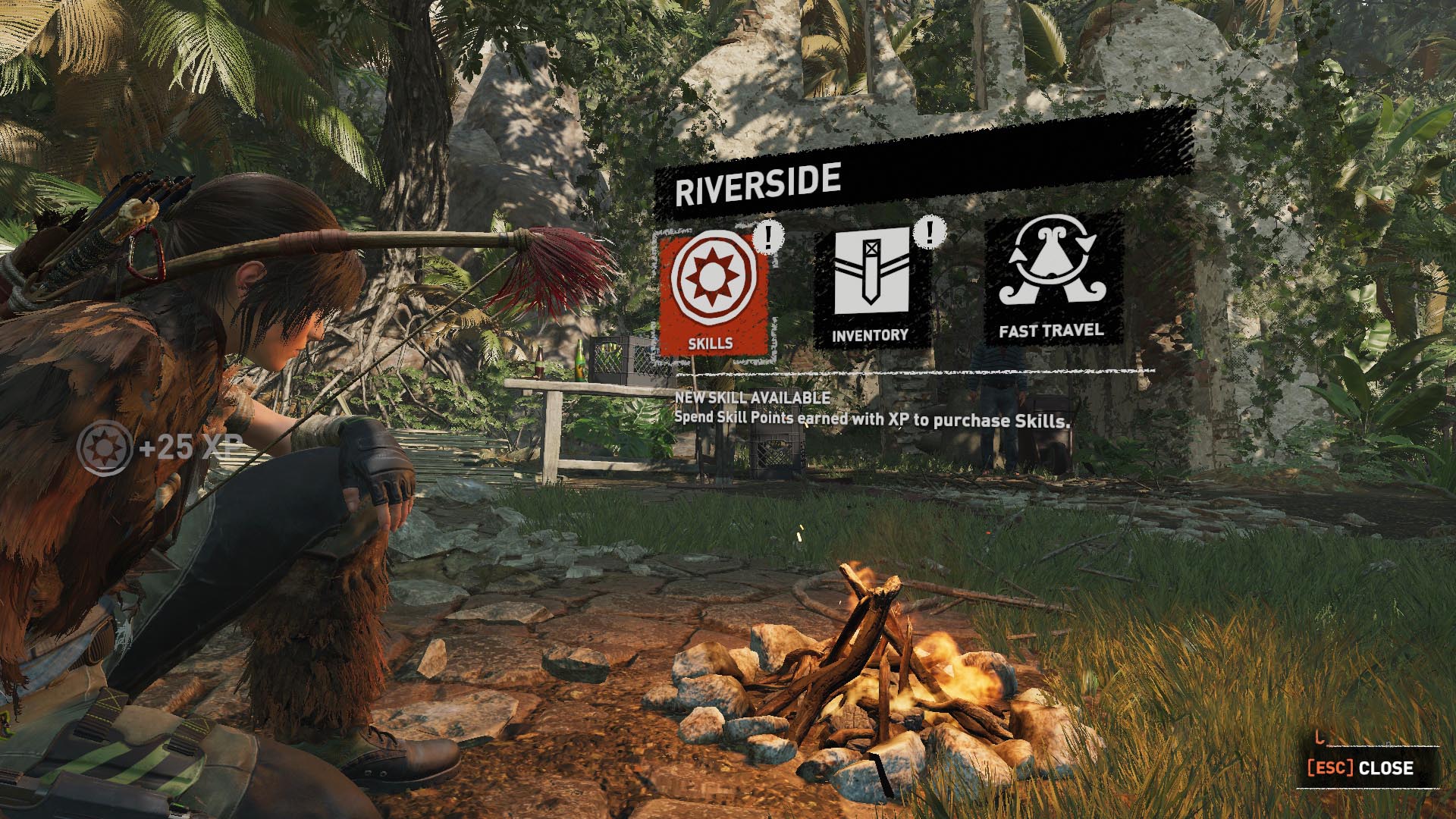Viewport: 1456px width, 819px height.
Task: Select the Inventory option
Action: (x=871, y=287)
